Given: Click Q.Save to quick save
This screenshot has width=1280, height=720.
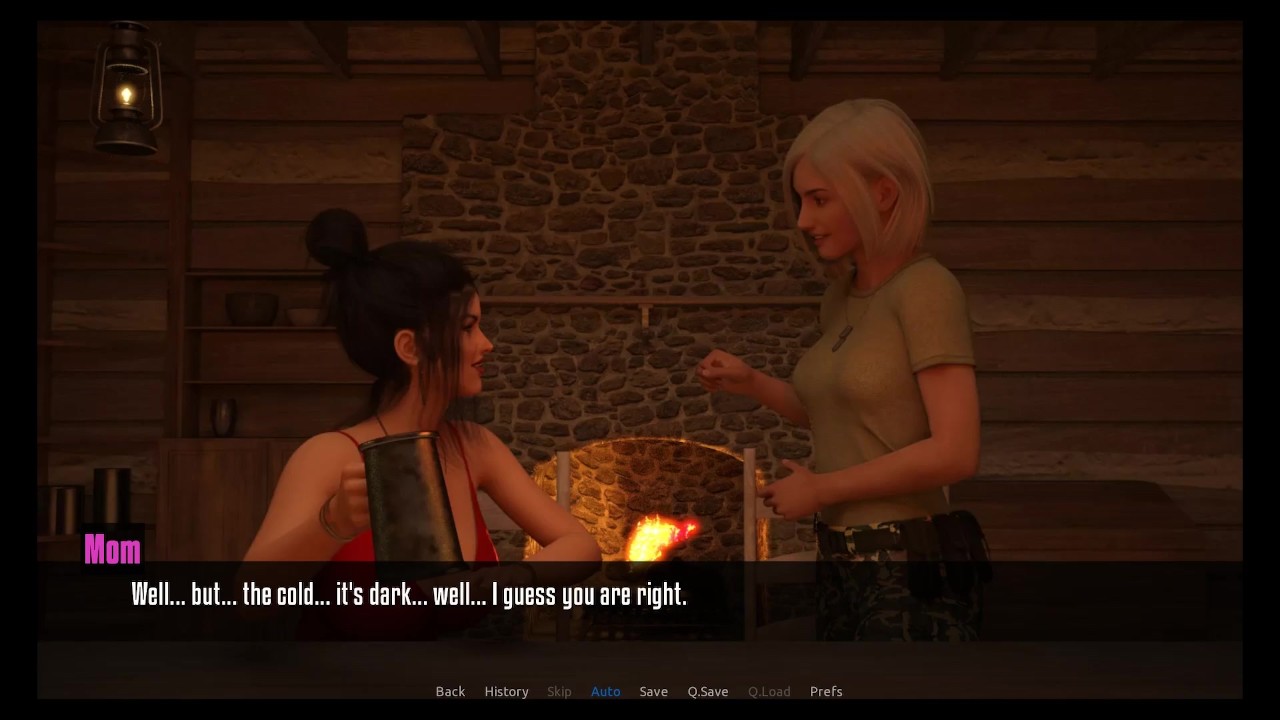Looking at the screenshot, I should coord(707,691).
